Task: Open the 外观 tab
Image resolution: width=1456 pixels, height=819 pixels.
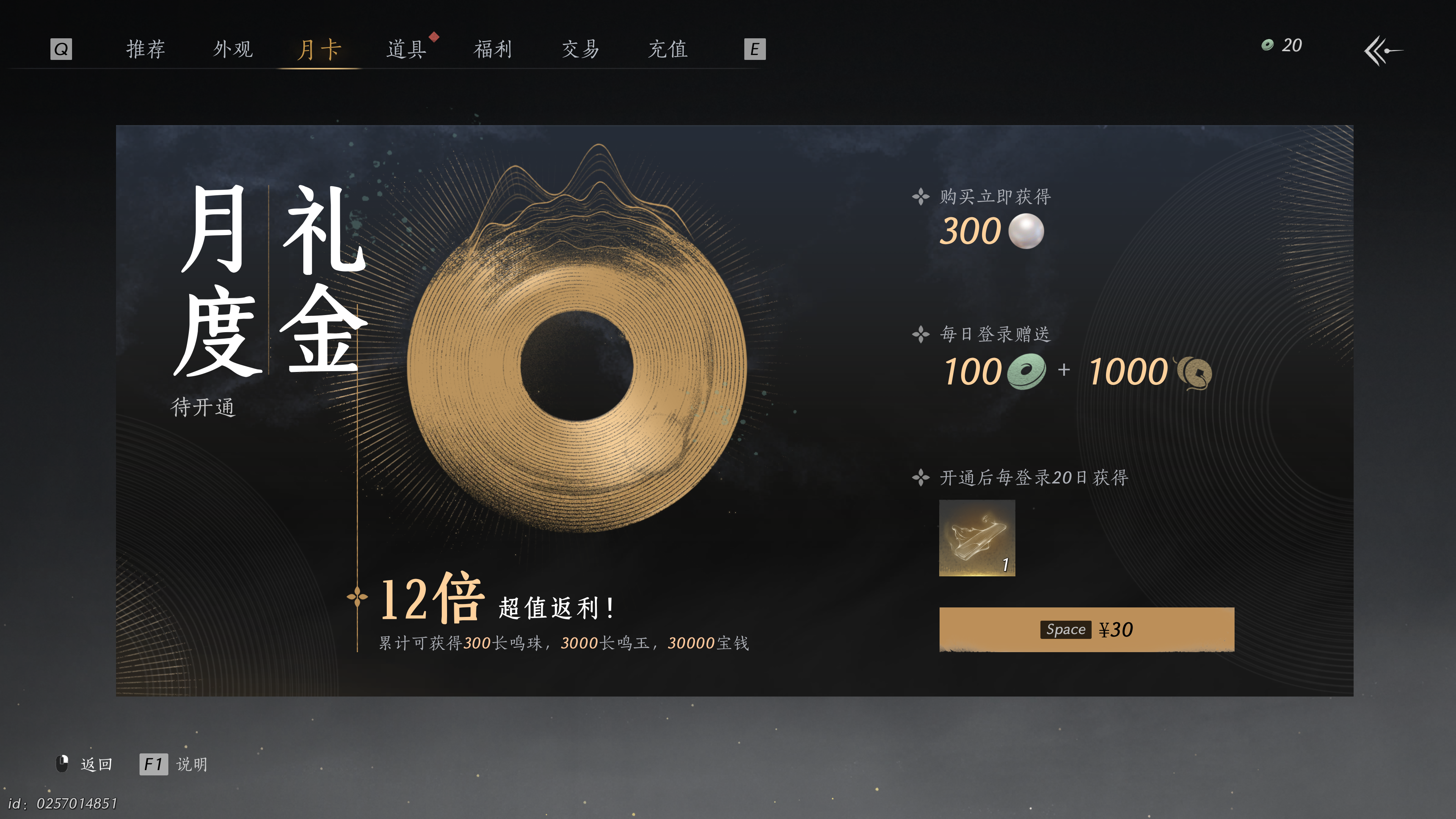Action: click(234, 50)
